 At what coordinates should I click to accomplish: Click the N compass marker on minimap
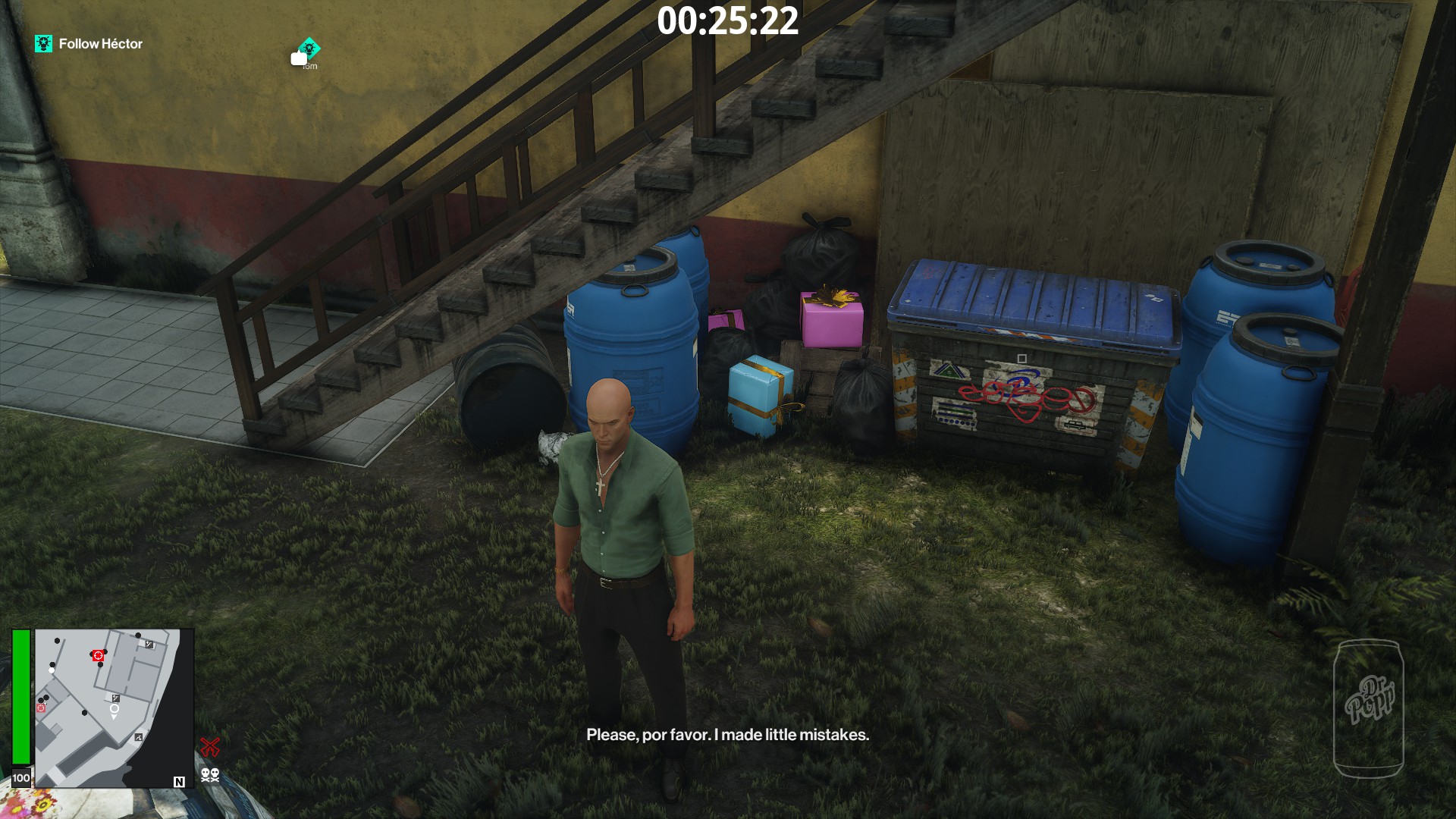tap(179, 782)
